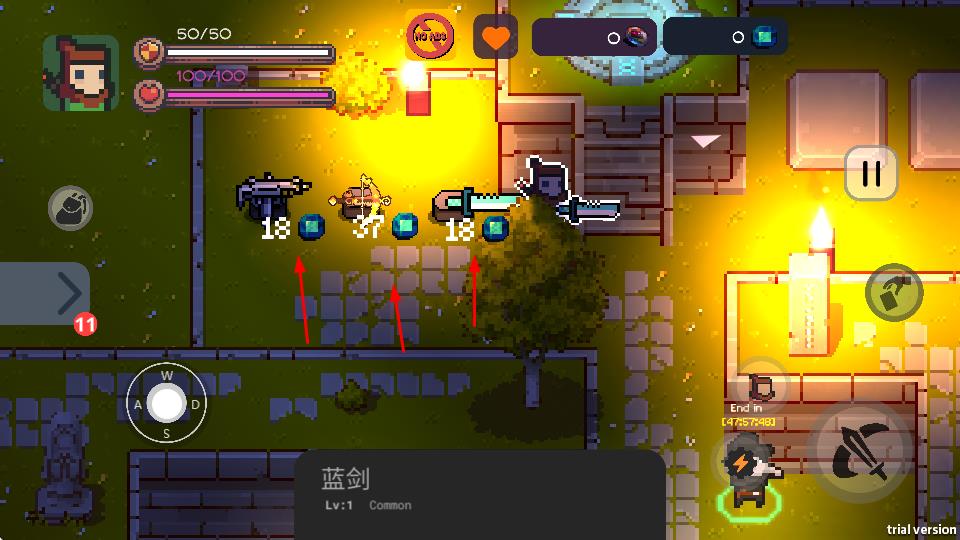
Task: Tap the red-haired character portrait
Action: tap(80, 73)
